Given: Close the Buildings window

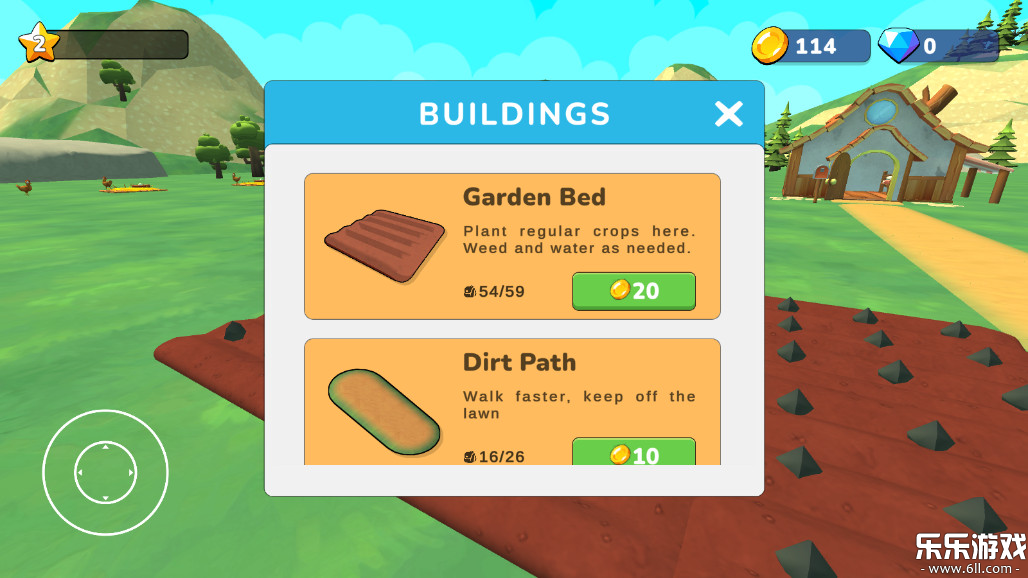Looking at the screenshot, I should pos(729,114).
